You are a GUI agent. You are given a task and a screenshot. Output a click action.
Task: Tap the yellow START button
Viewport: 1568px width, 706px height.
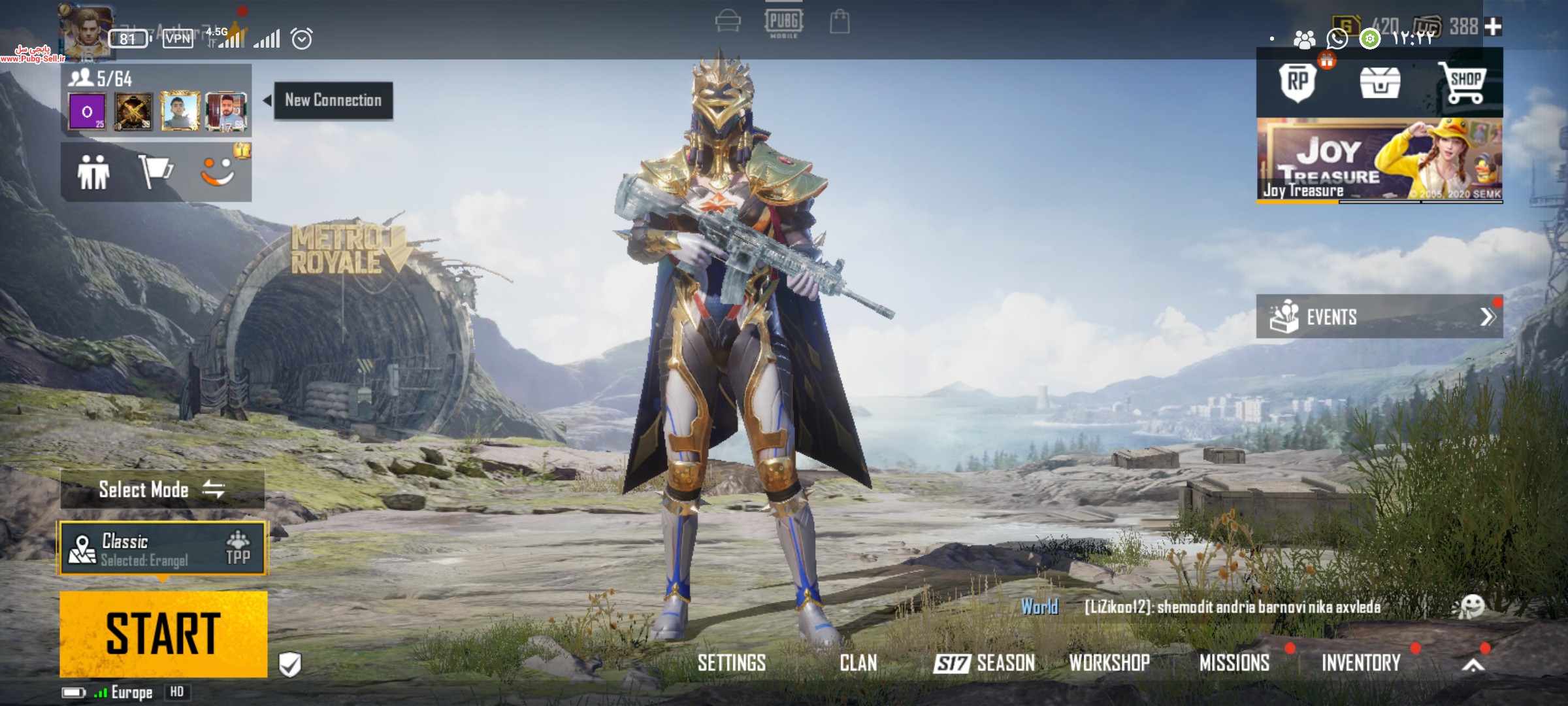(163, 634)
